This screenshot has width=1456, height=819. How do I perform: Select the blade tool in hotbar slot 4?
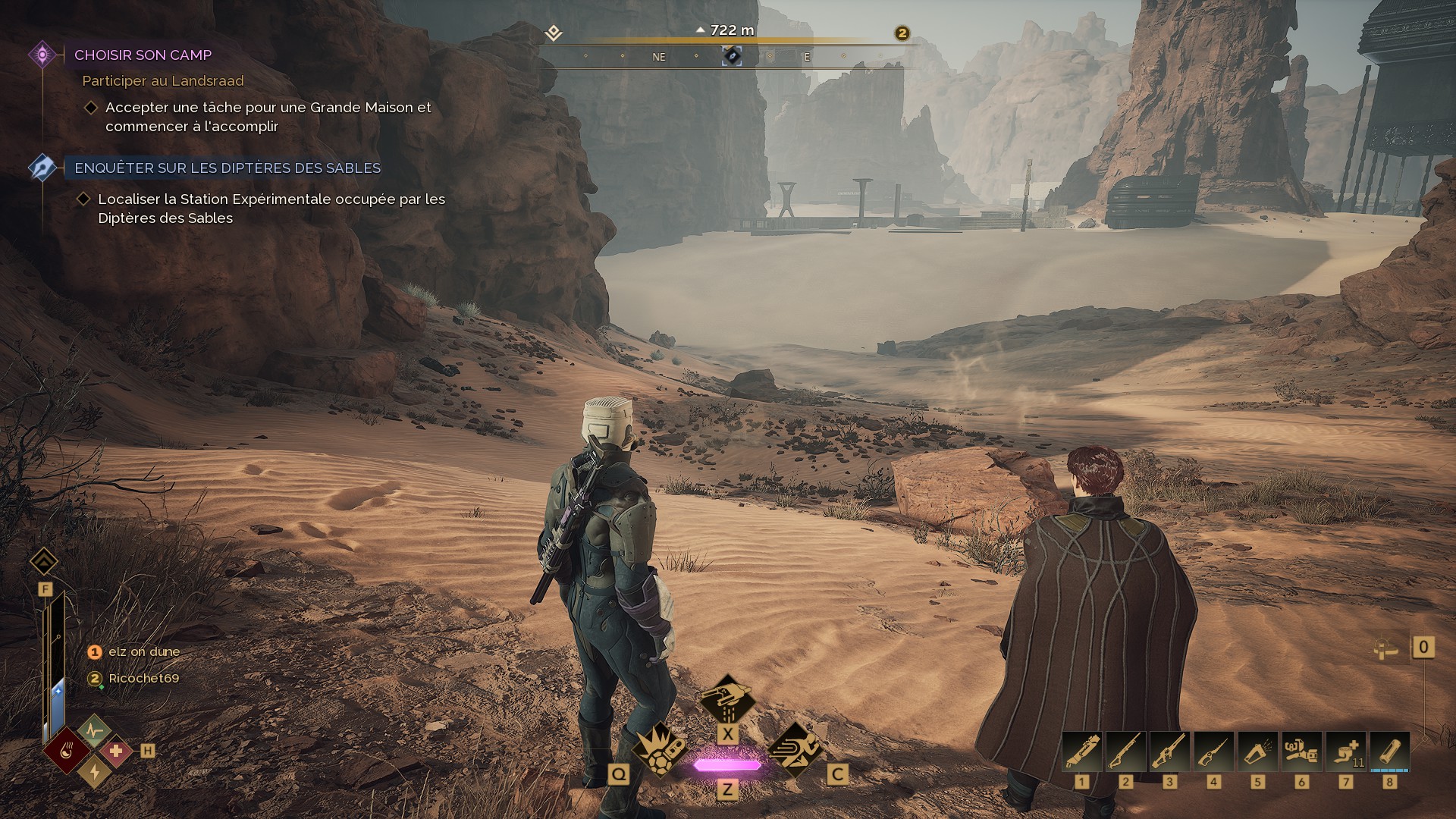point(1214,752)
